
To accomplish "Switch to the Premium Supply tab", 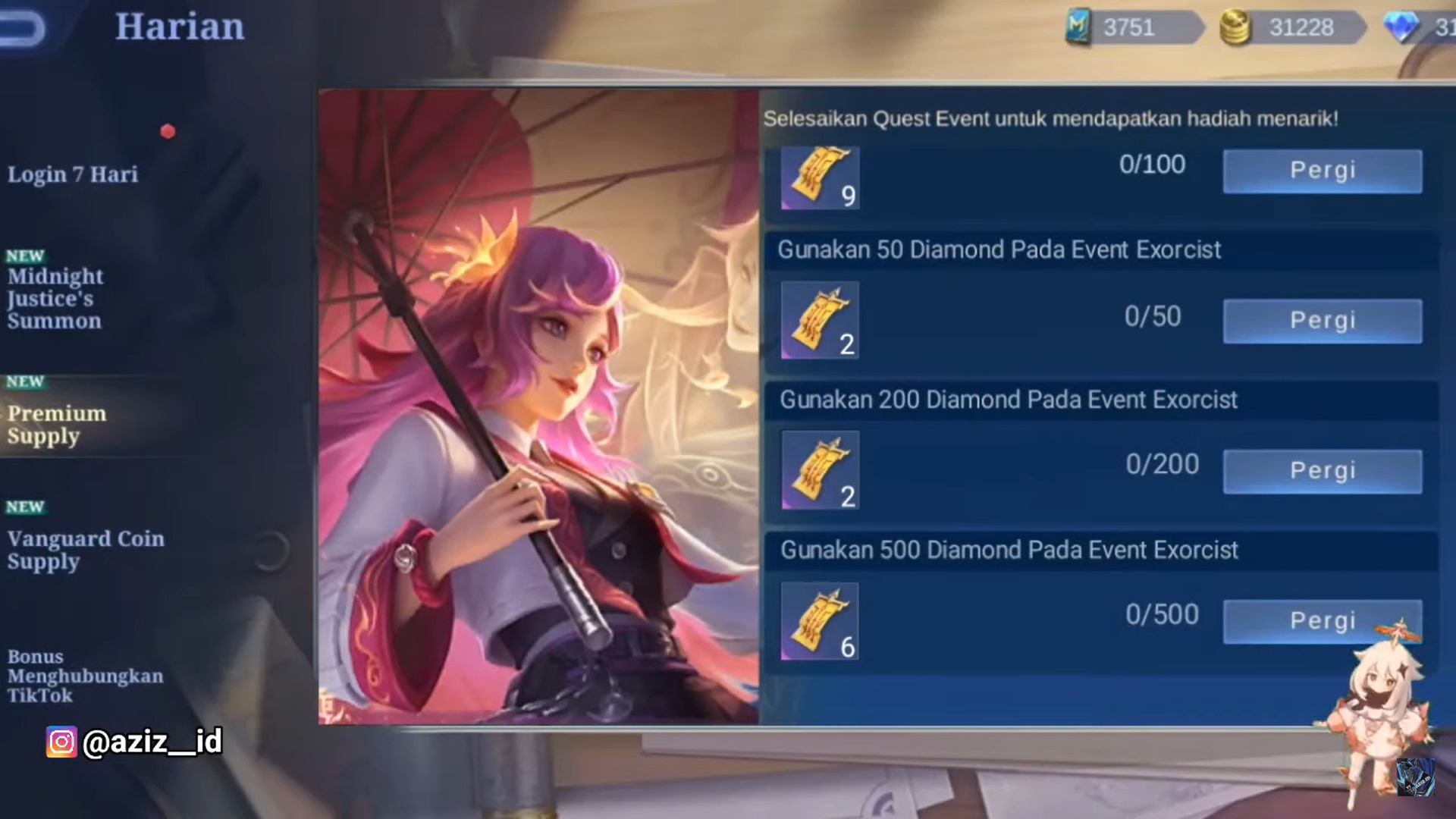I will pyautogui.click(x=57, y=425).
